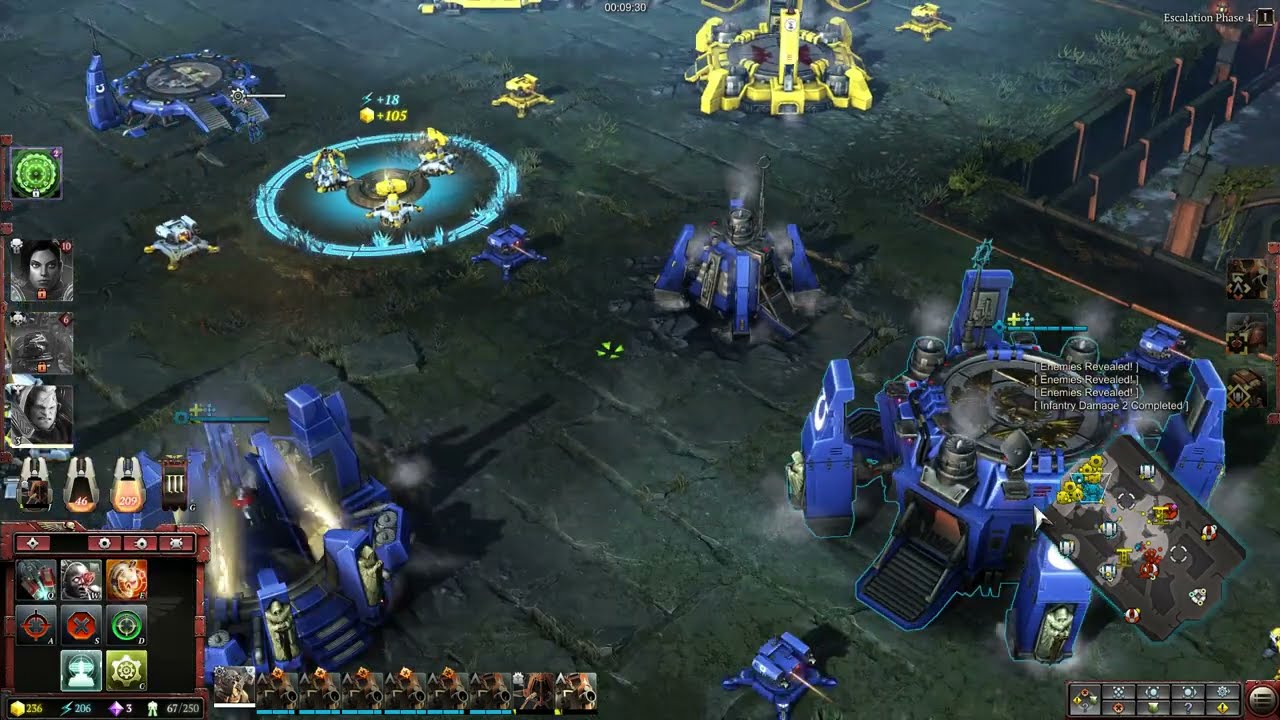Activate the orange flaming skull ability
1280x720 pixels.
click(x=126, y=580)
